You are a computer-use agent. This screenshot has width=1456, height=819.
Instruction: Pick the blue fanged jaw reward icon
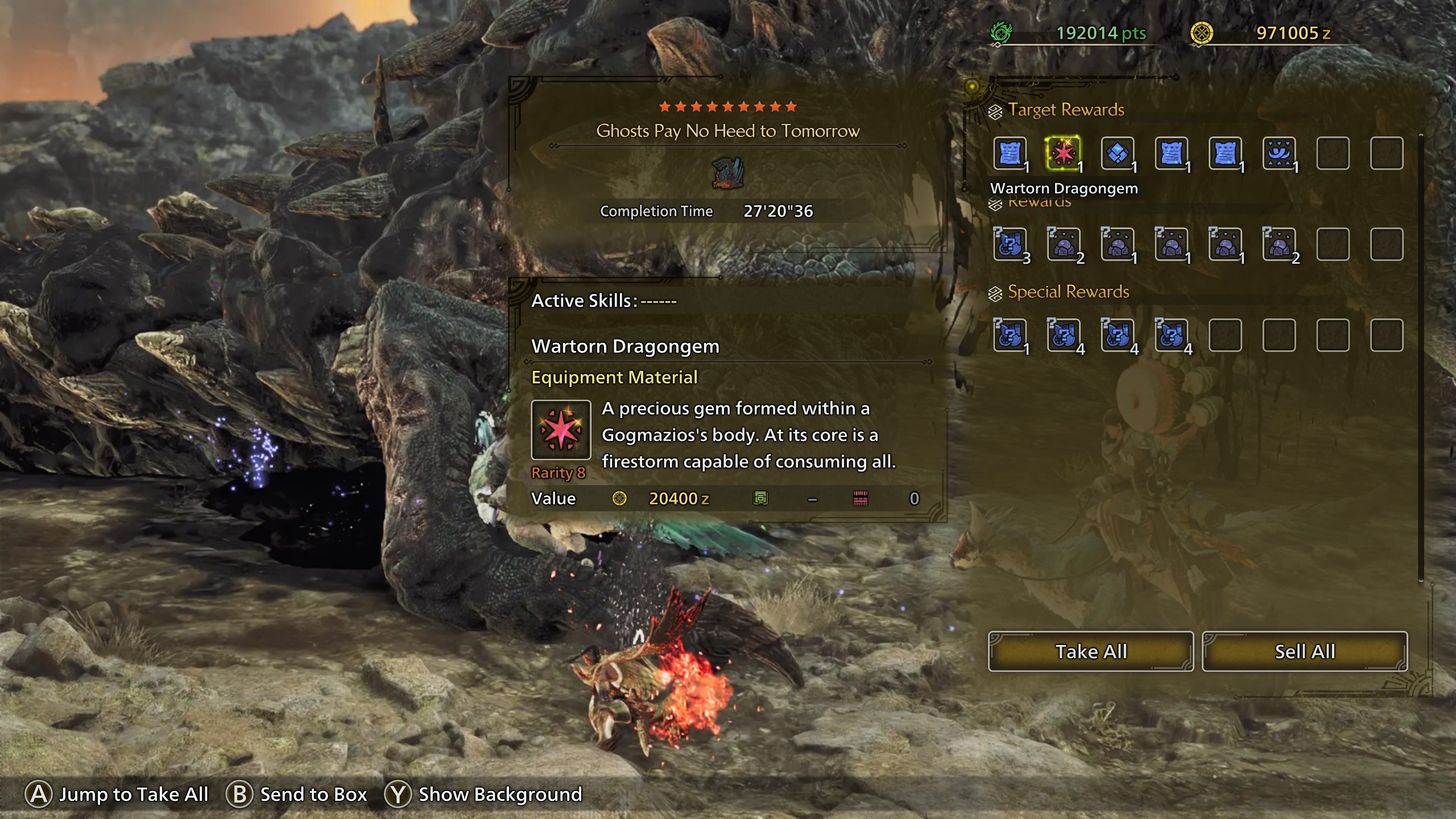(1279, 153)
